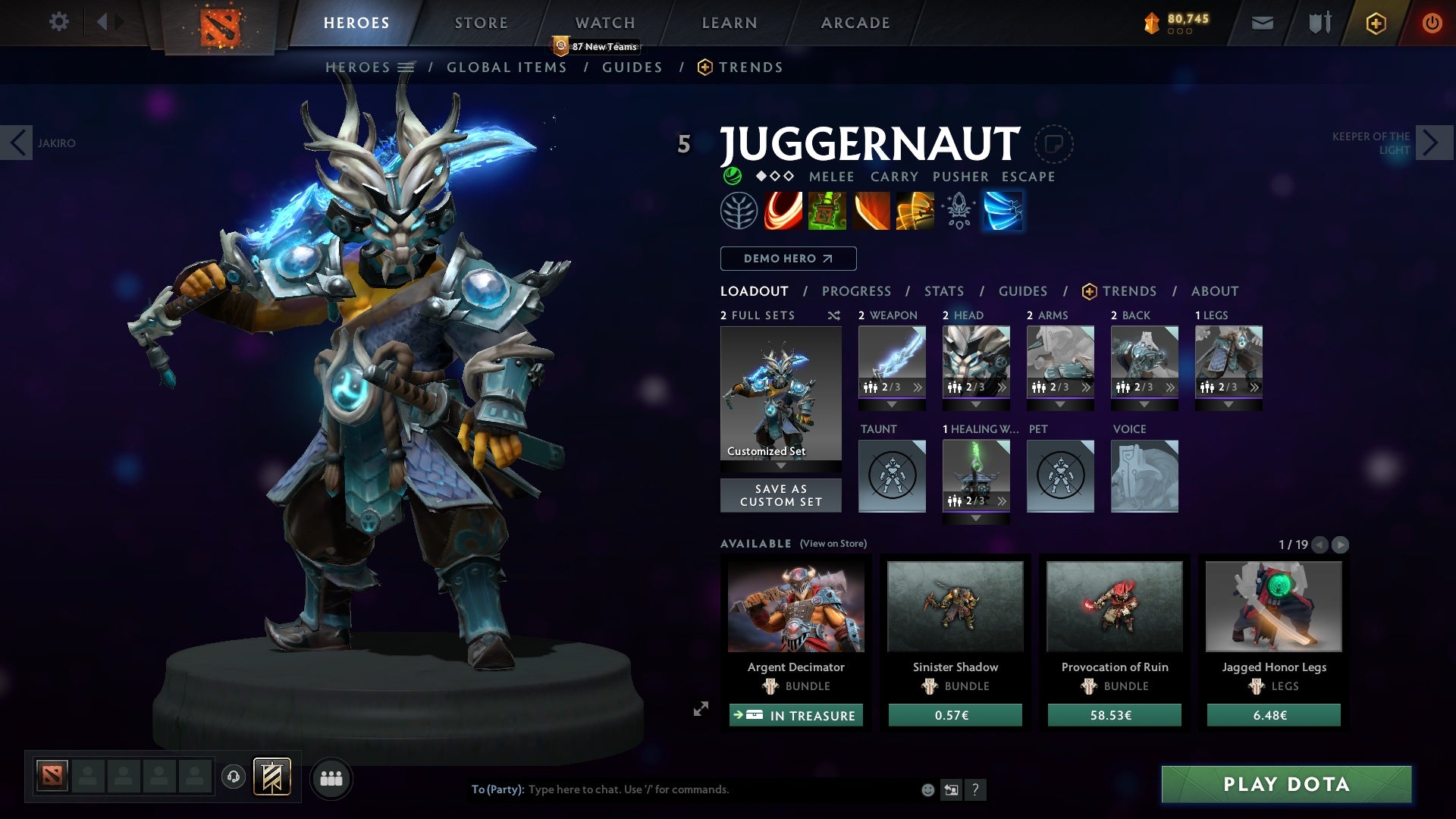Viewport: 1456px width, 819px height.
Task: Open the notifications envelope
Action: point(1262,22)
